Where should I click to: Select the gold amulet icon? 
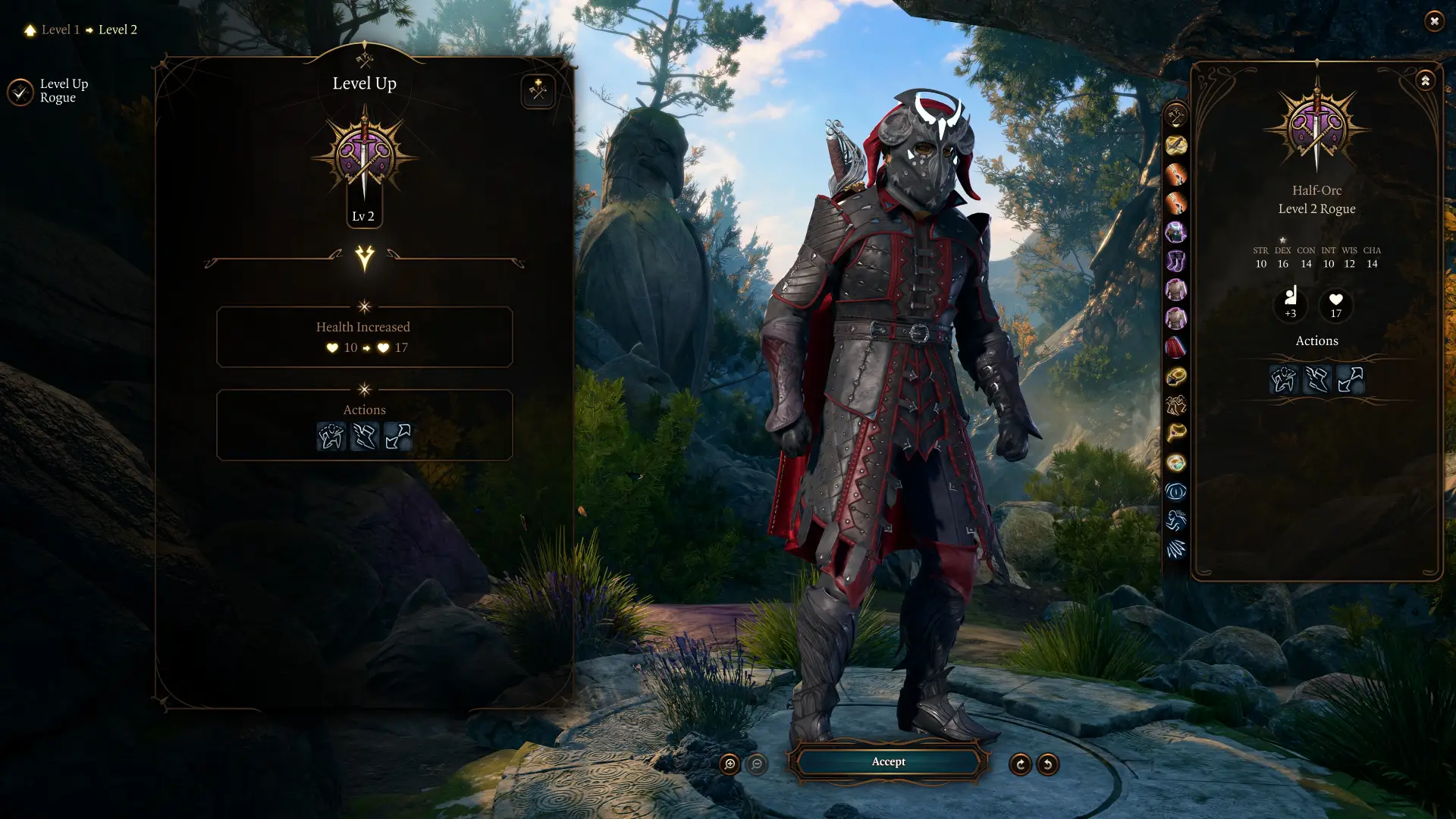pyautogui.click(x=1175, y=377)
